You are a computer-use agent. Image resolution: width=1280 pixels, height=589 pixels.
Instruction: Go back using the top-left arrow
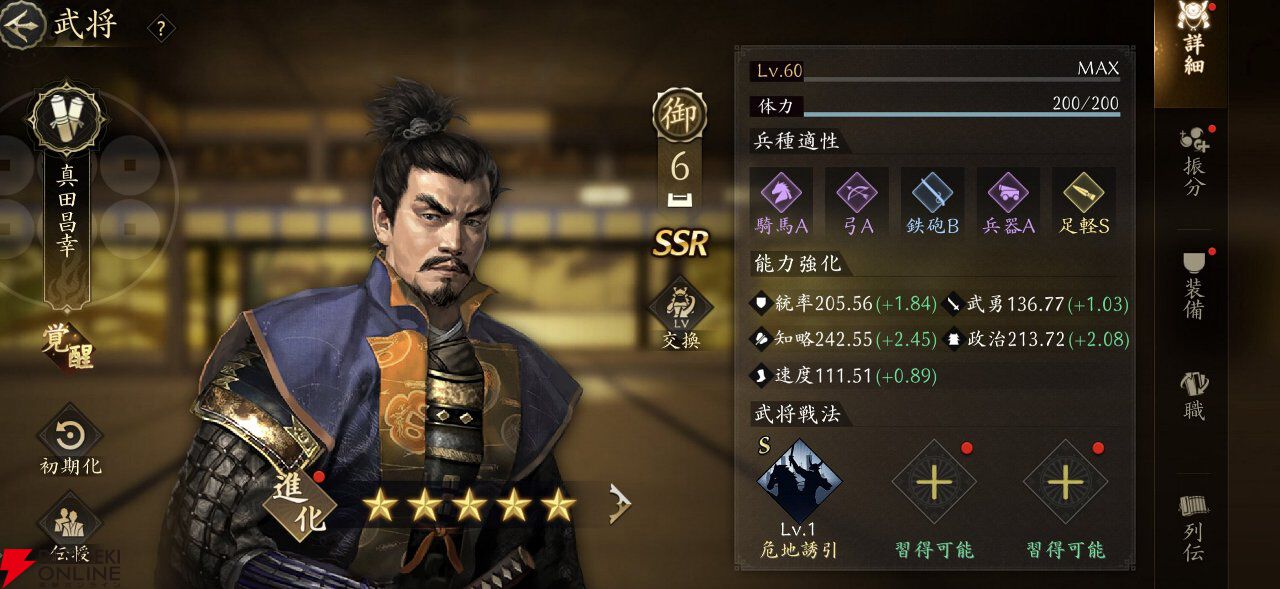[x=24, y=24]
